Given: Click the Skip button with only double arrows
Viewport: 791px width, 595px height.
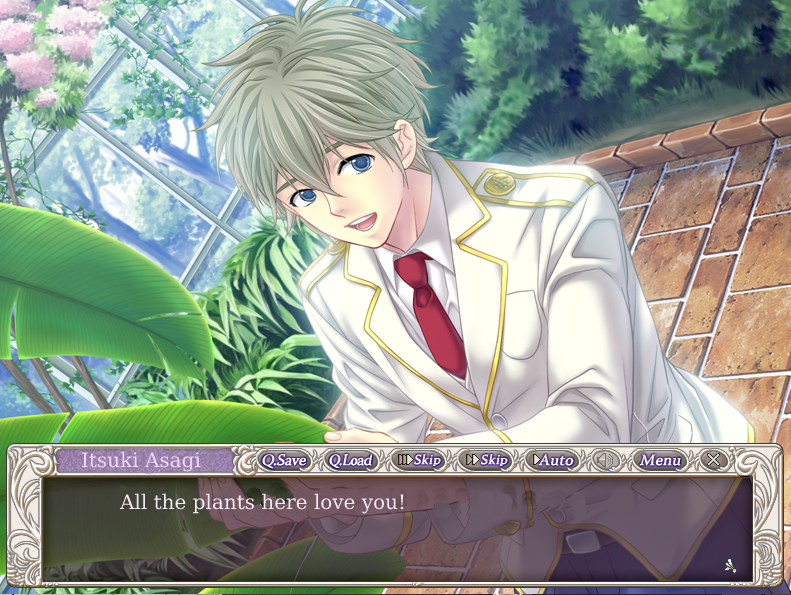Looking at the screenshot, I should point(487,460).
